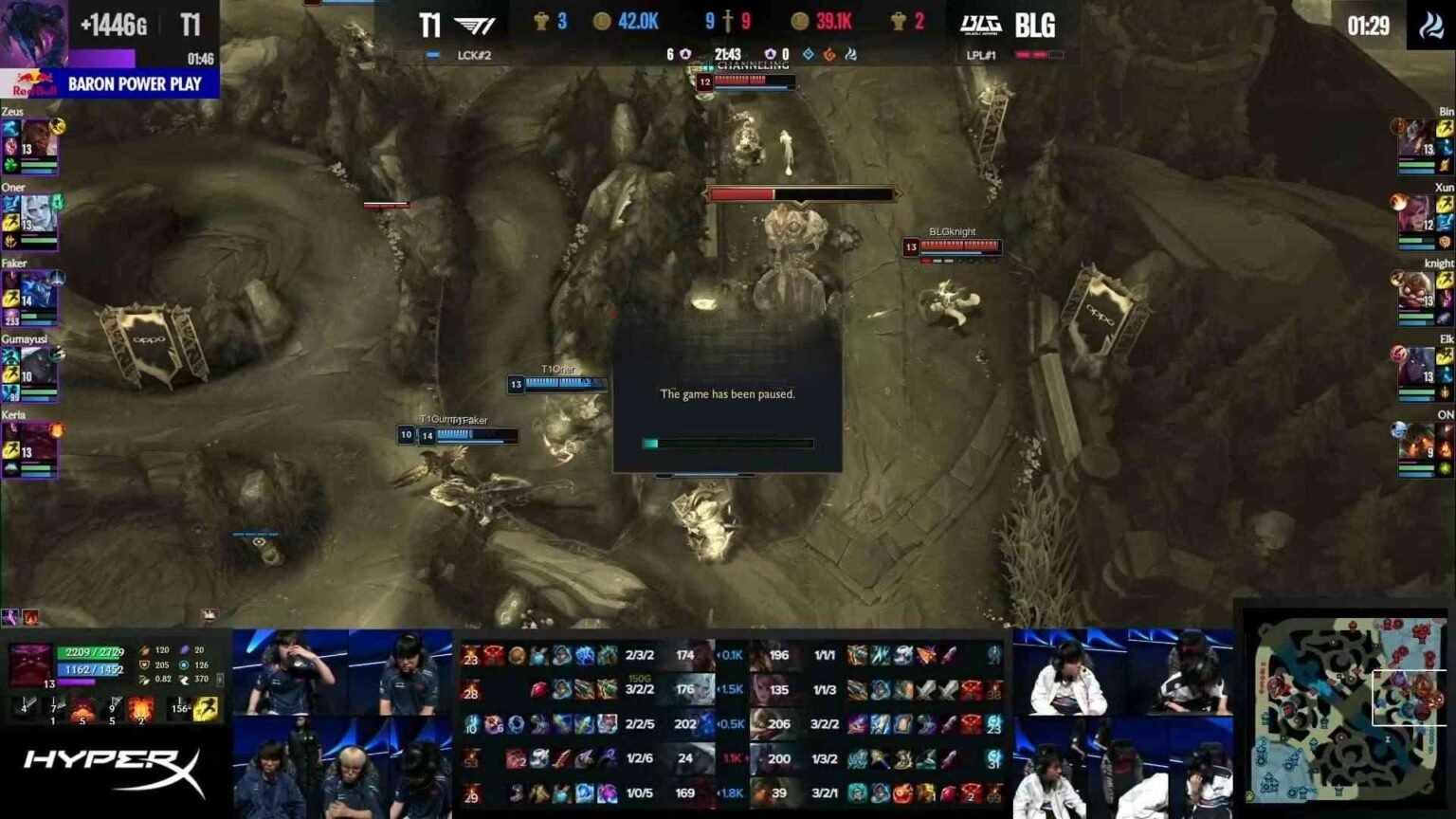1456x819 pixels.
Task: Click the T1 team logo in the top bar
Action: click(x=474, y=25)
